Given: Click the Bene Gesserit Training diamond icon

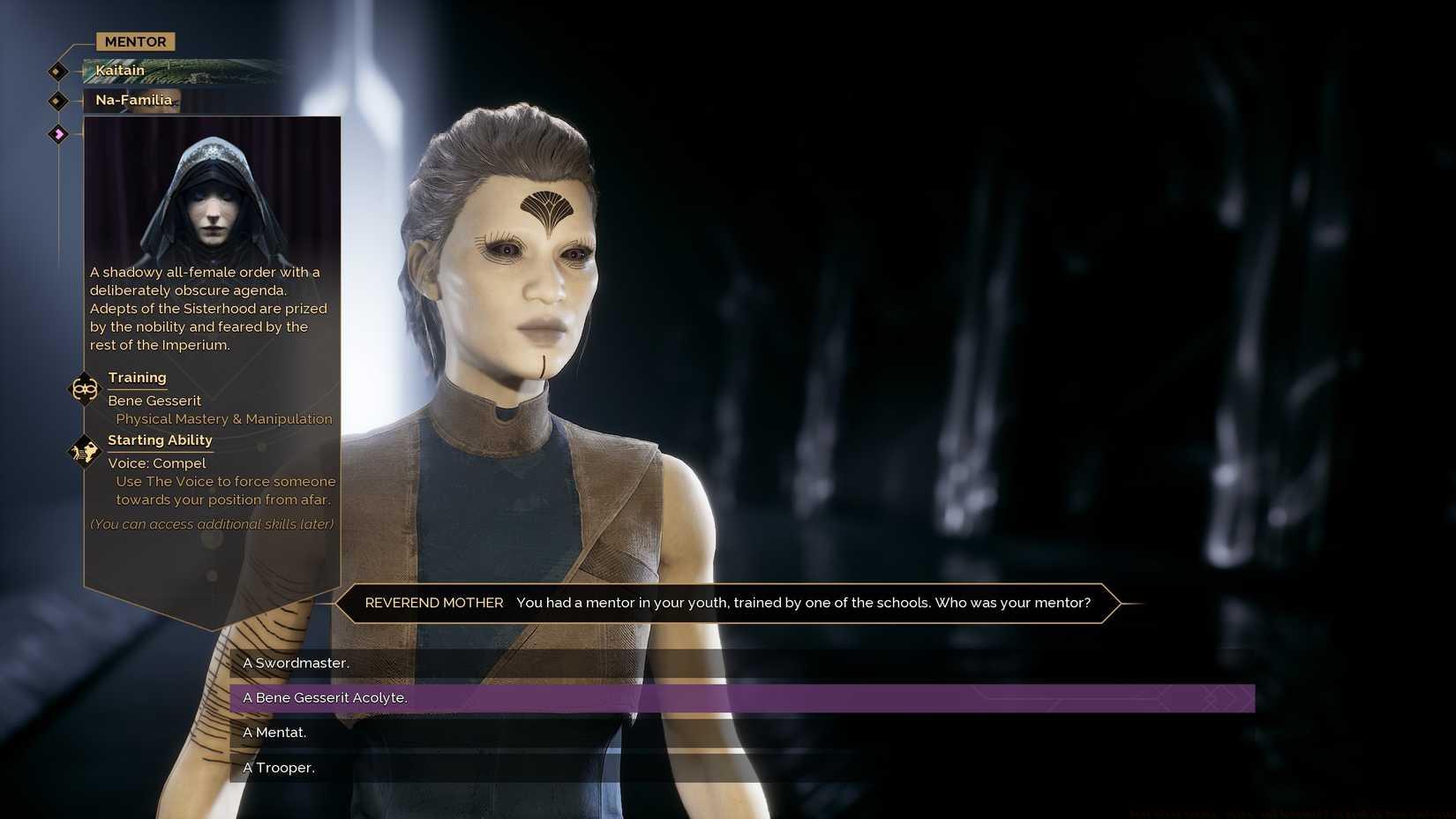Looking at the screenshot, I should pyautogui.click(x=85, y=388).
